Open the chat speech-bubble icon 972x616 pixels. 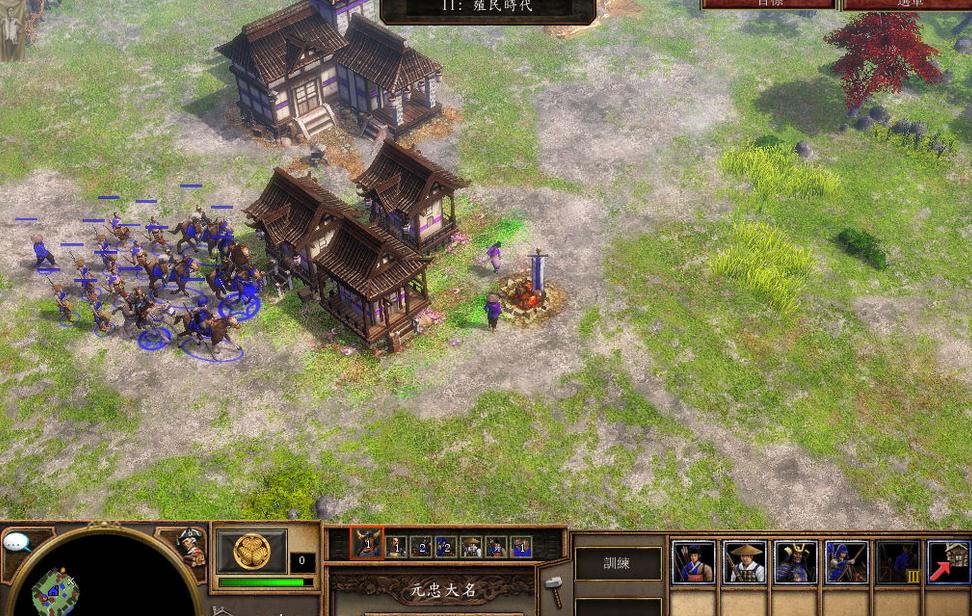click(x=17, y=543)
